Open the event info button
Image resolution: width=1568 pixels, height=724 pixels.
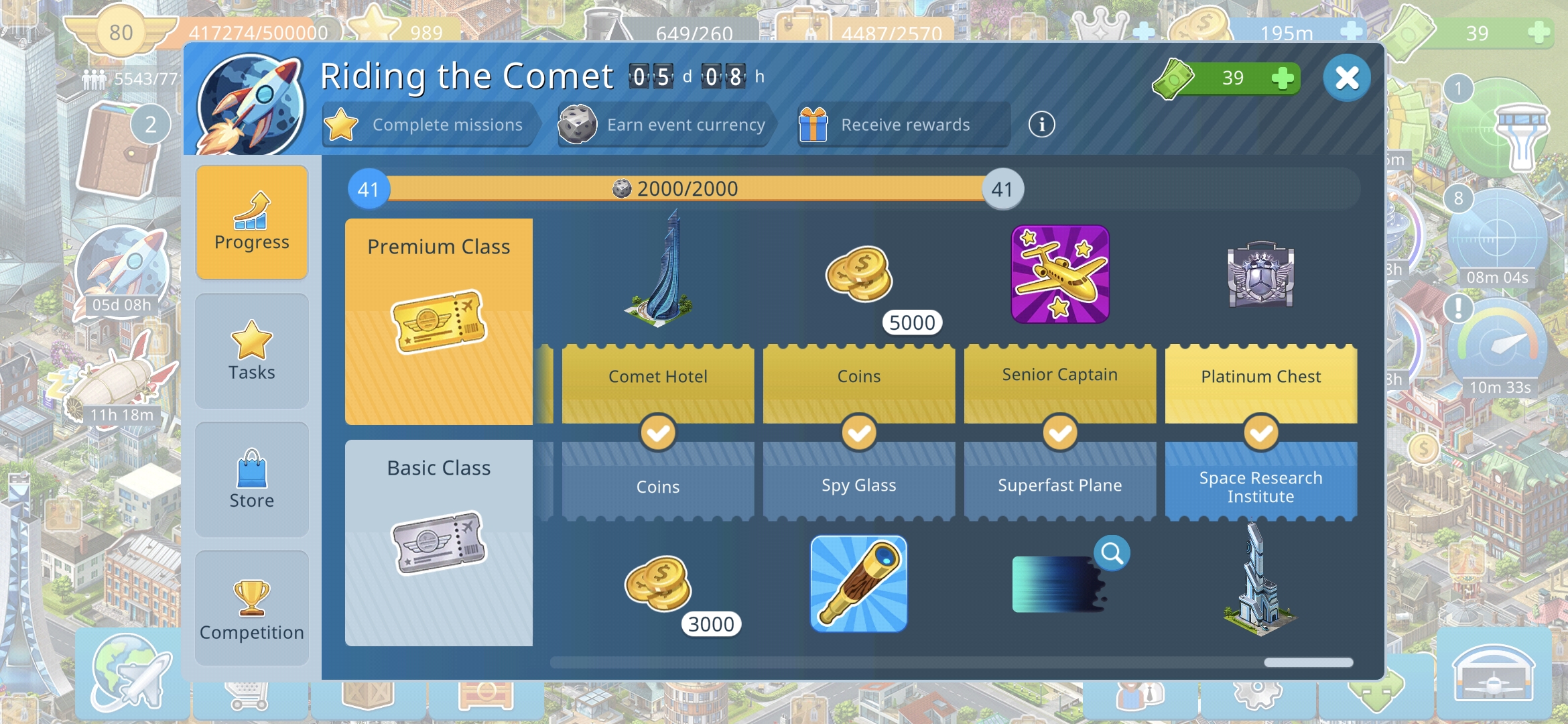click(x=1041, y=125)
